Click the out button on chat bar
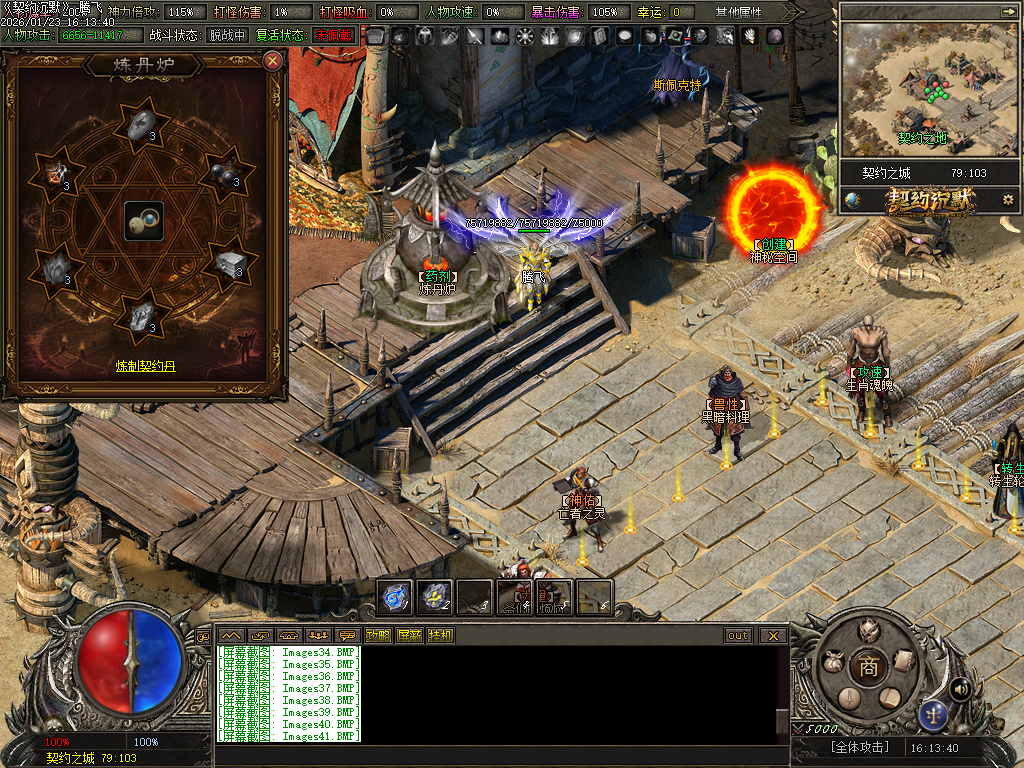The height and width of the screenshot is (768, 1024). tap(738, 635)
